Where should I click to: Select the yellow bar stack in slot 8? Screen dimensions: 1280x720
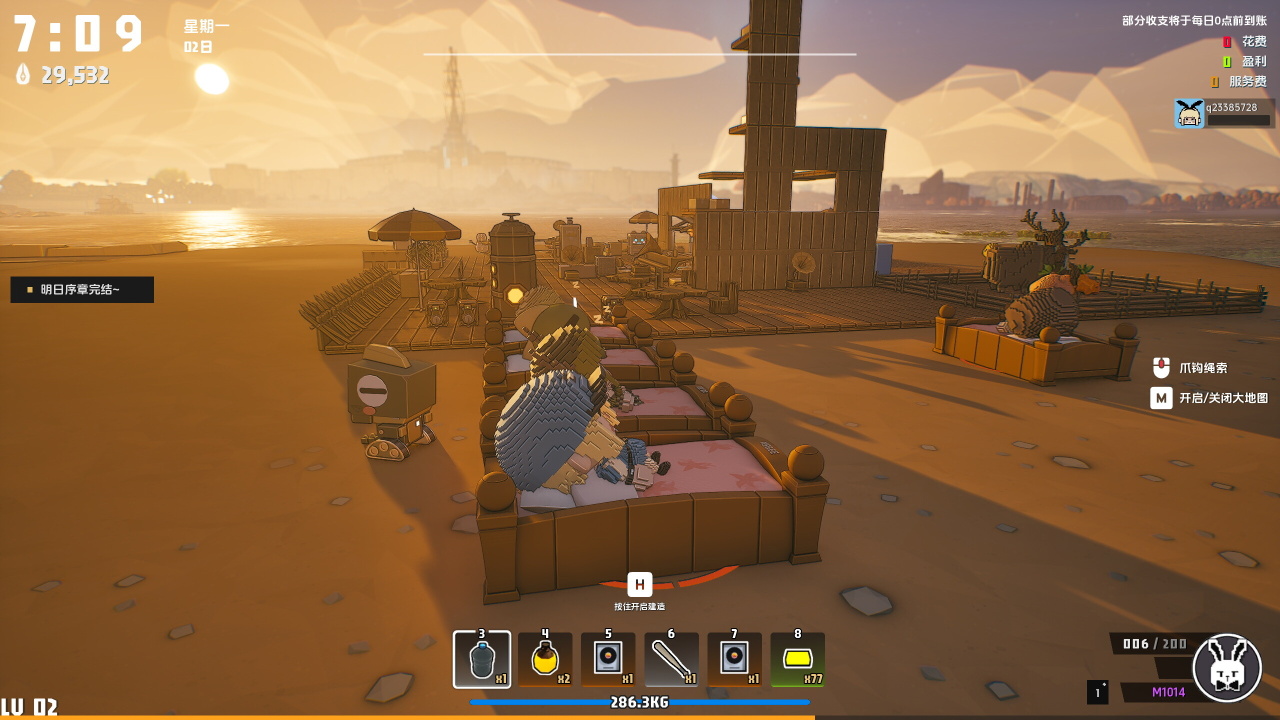[797, 660]
